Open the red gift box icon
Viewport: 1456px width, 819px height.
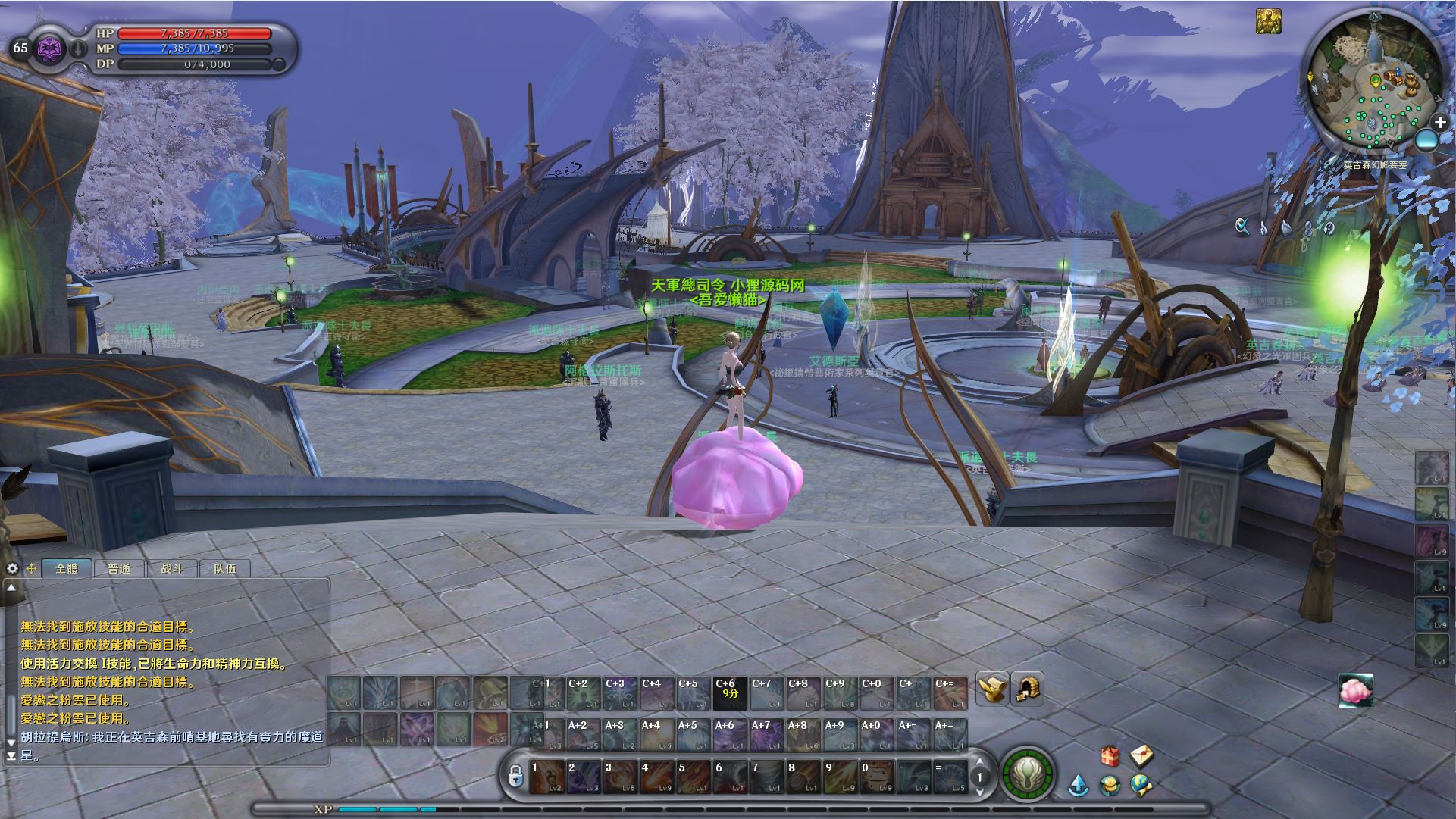click(x=1110, y=756)
